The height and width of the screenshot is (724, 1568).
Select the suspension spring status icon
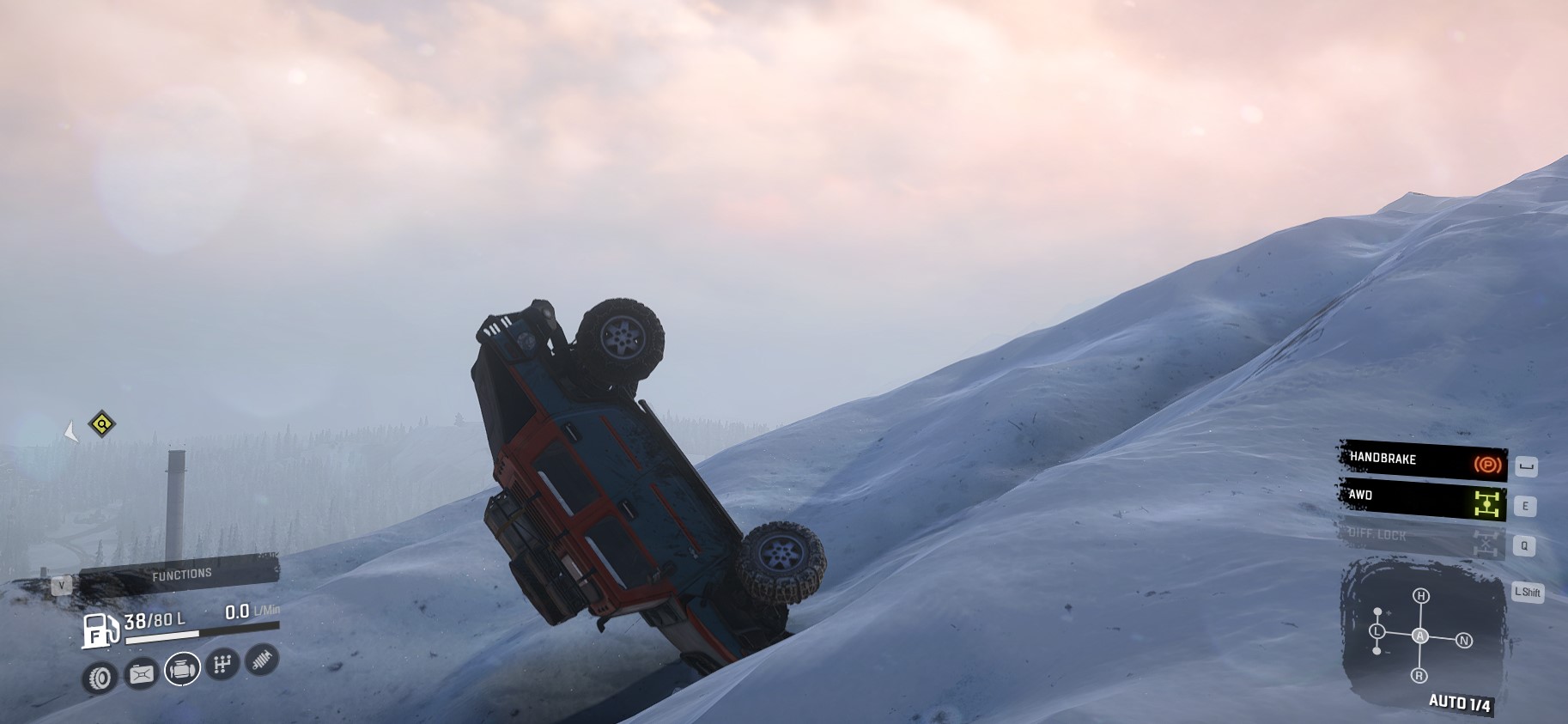pyautogui.click(x=262, y=660)
